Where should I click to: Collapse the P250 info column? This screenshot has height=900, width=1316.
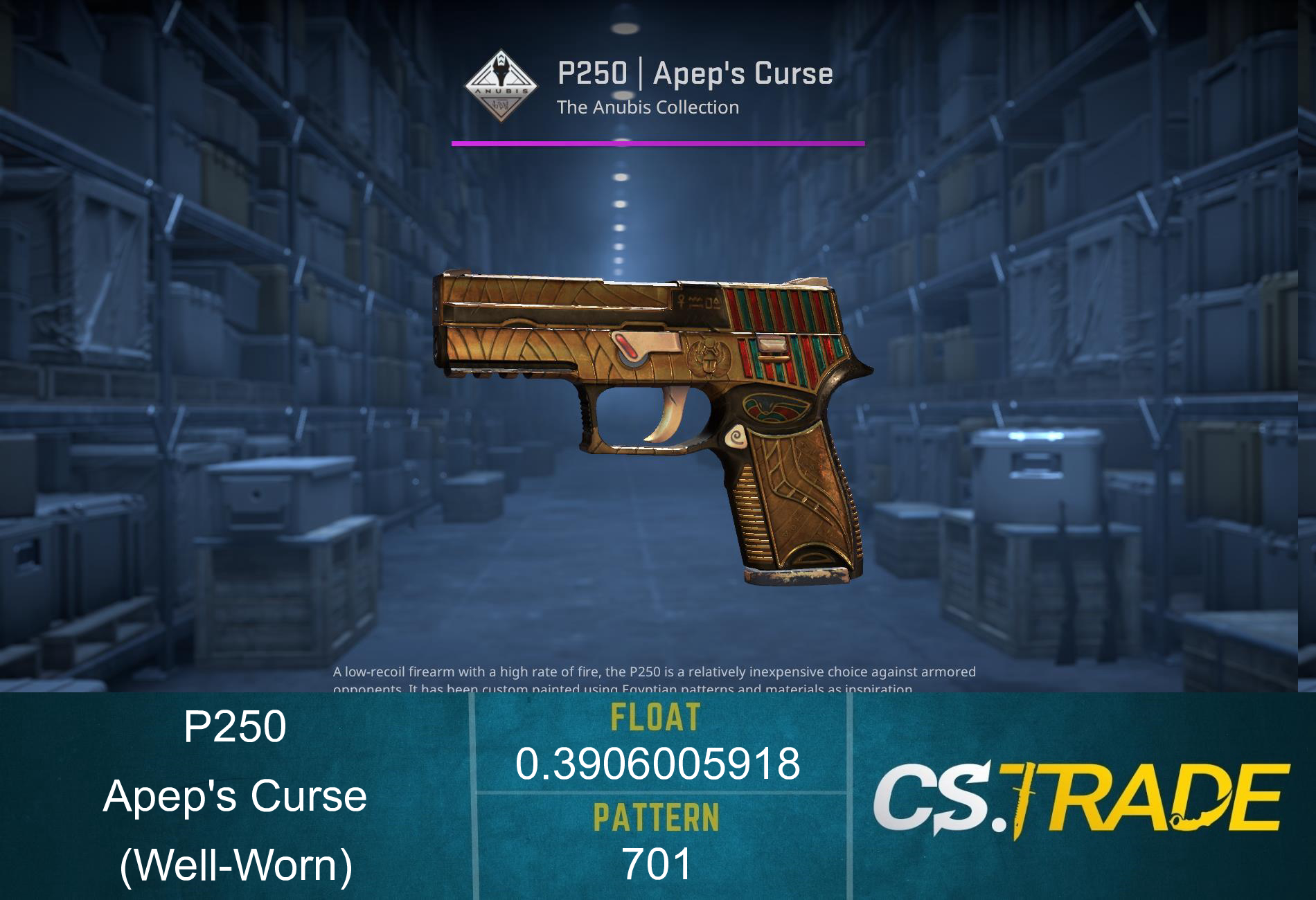click(x=235, y=796)
